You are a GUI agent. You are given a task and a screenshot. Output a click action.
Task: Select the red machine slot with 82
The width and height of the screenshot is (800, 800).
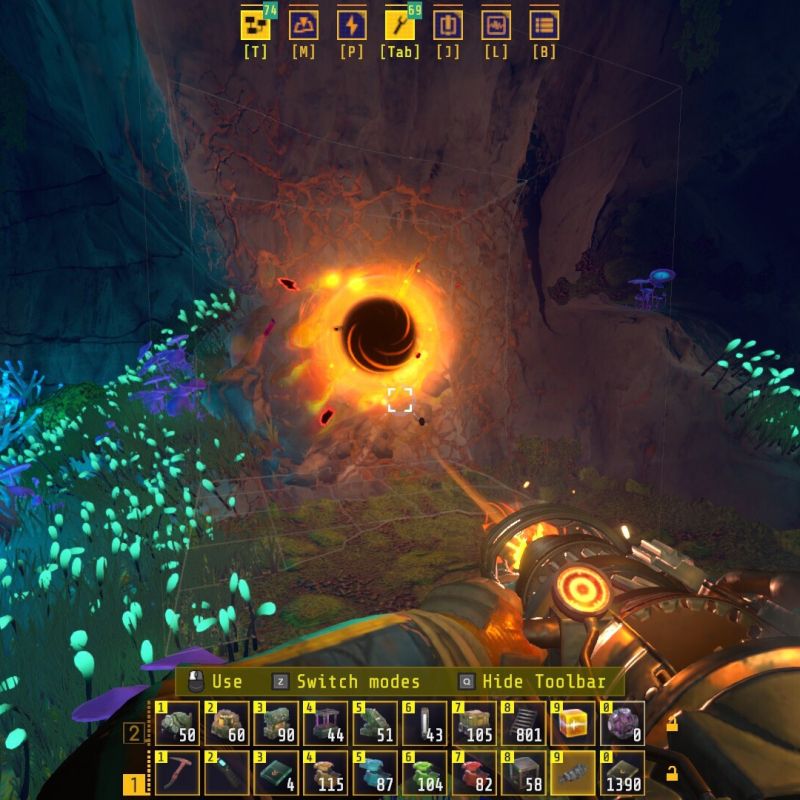[473, 773]
